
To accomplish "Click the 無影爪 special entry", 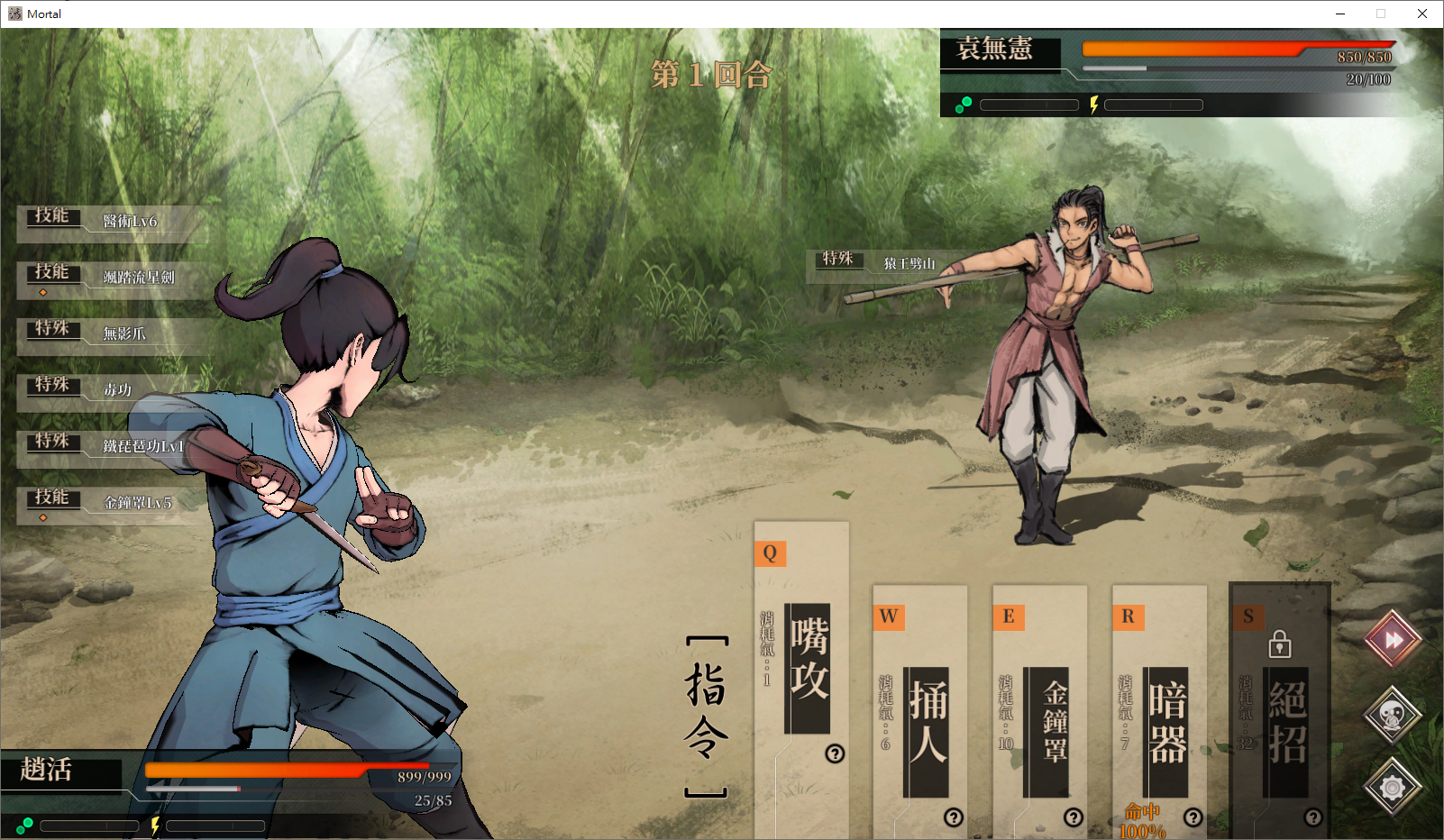I will click(x=123, y=334).
